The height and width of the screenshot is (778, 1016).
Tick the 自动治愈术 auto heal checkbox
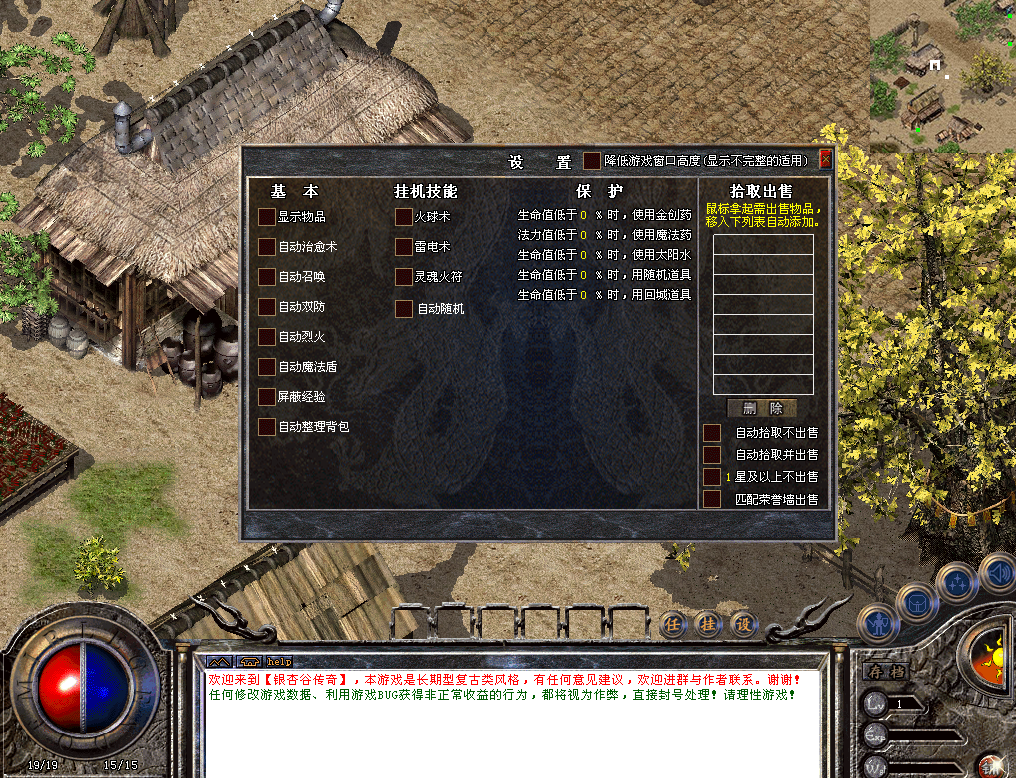click(x=266, y=246)
